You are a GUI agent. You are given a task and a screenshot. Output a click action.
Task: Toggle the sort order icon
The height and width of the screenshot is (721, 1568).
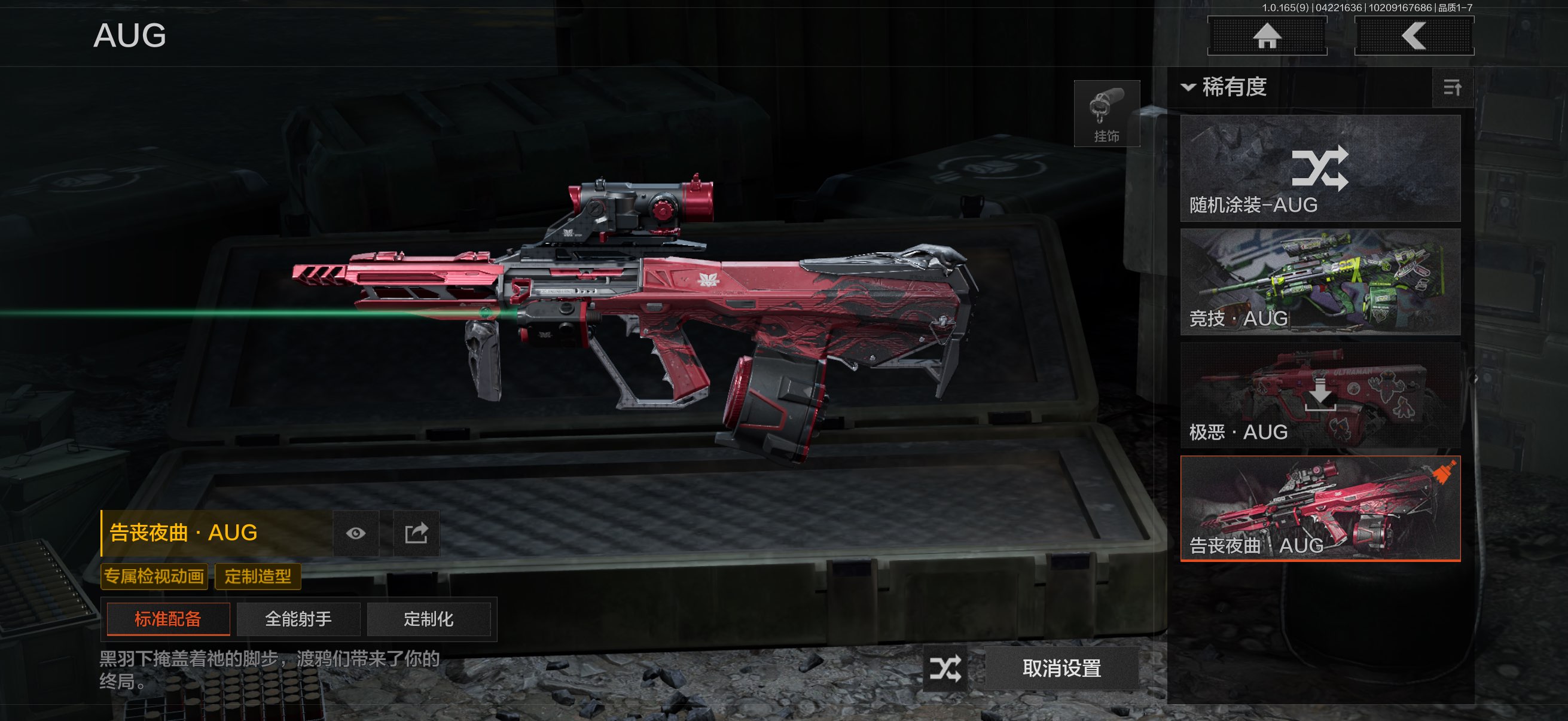click(1453, 88)
